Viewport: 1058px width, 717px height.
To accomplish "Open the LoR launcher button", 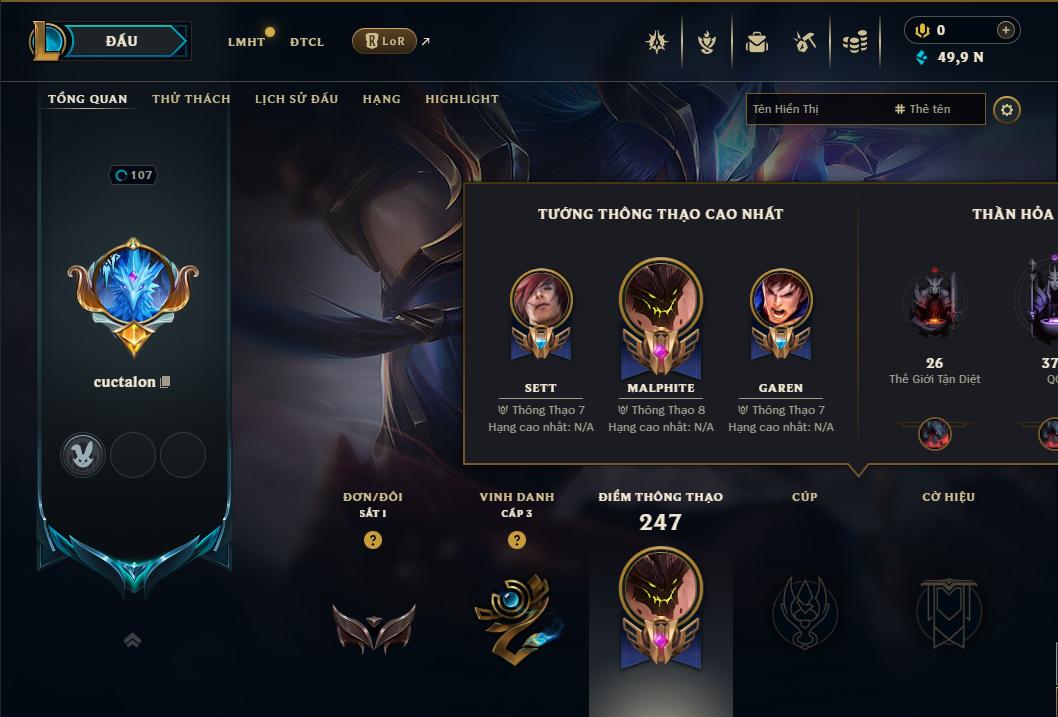I will [384, 41].
